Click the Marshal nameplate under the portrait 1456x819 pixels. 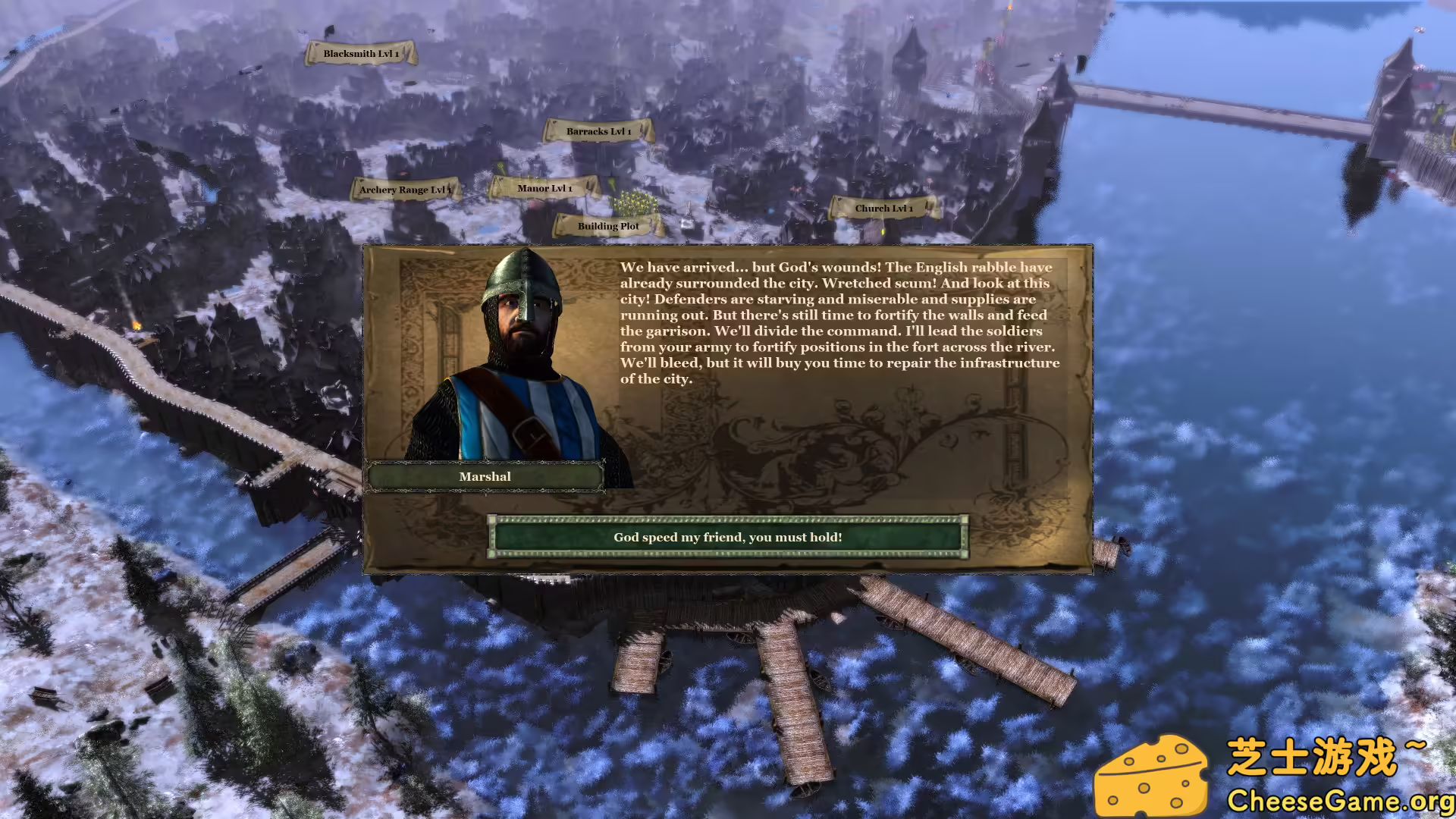[x=485, y=476]
